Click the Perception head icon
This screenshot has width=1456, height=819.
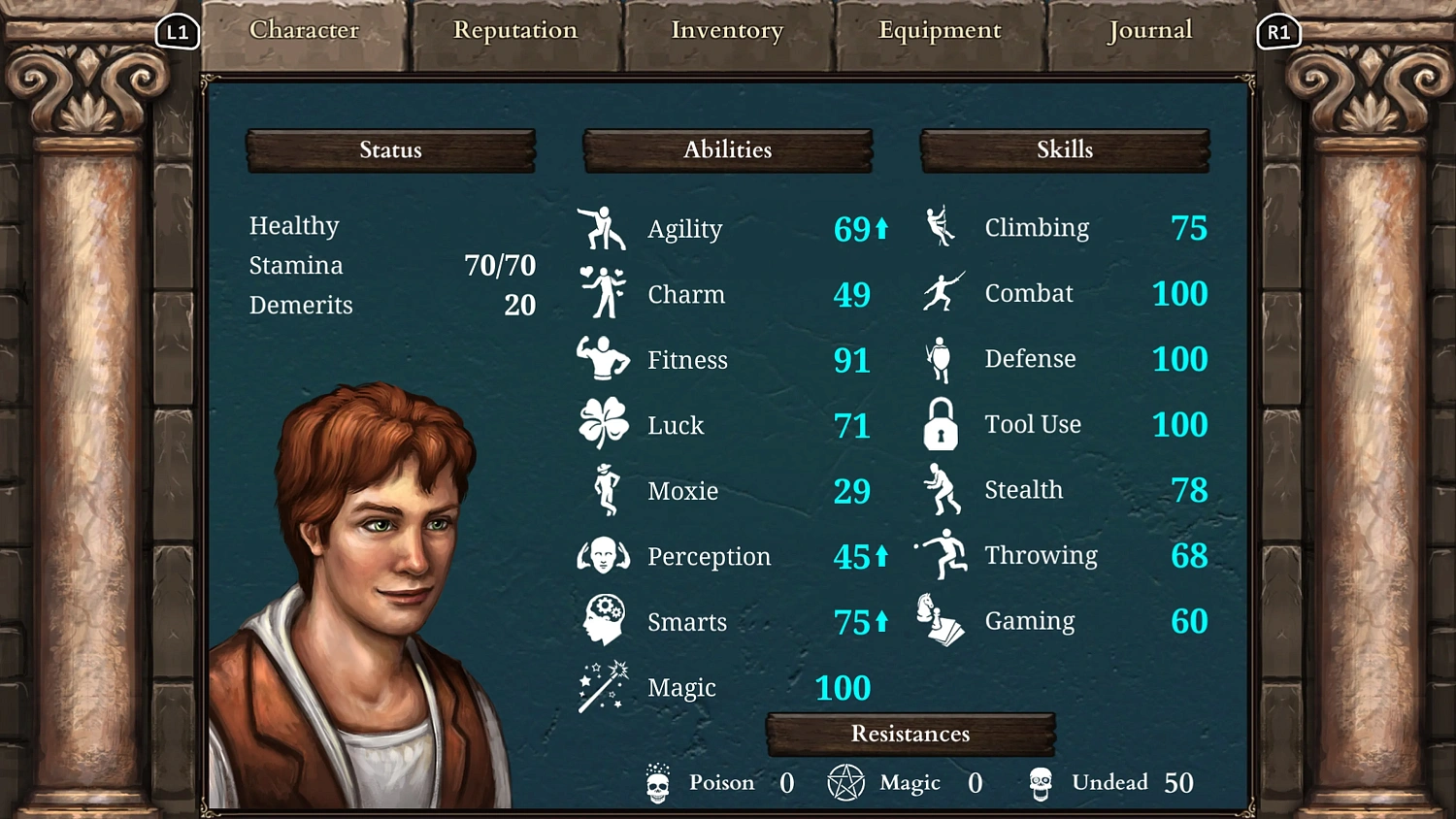pyautogui.click(x=603, y=554)
